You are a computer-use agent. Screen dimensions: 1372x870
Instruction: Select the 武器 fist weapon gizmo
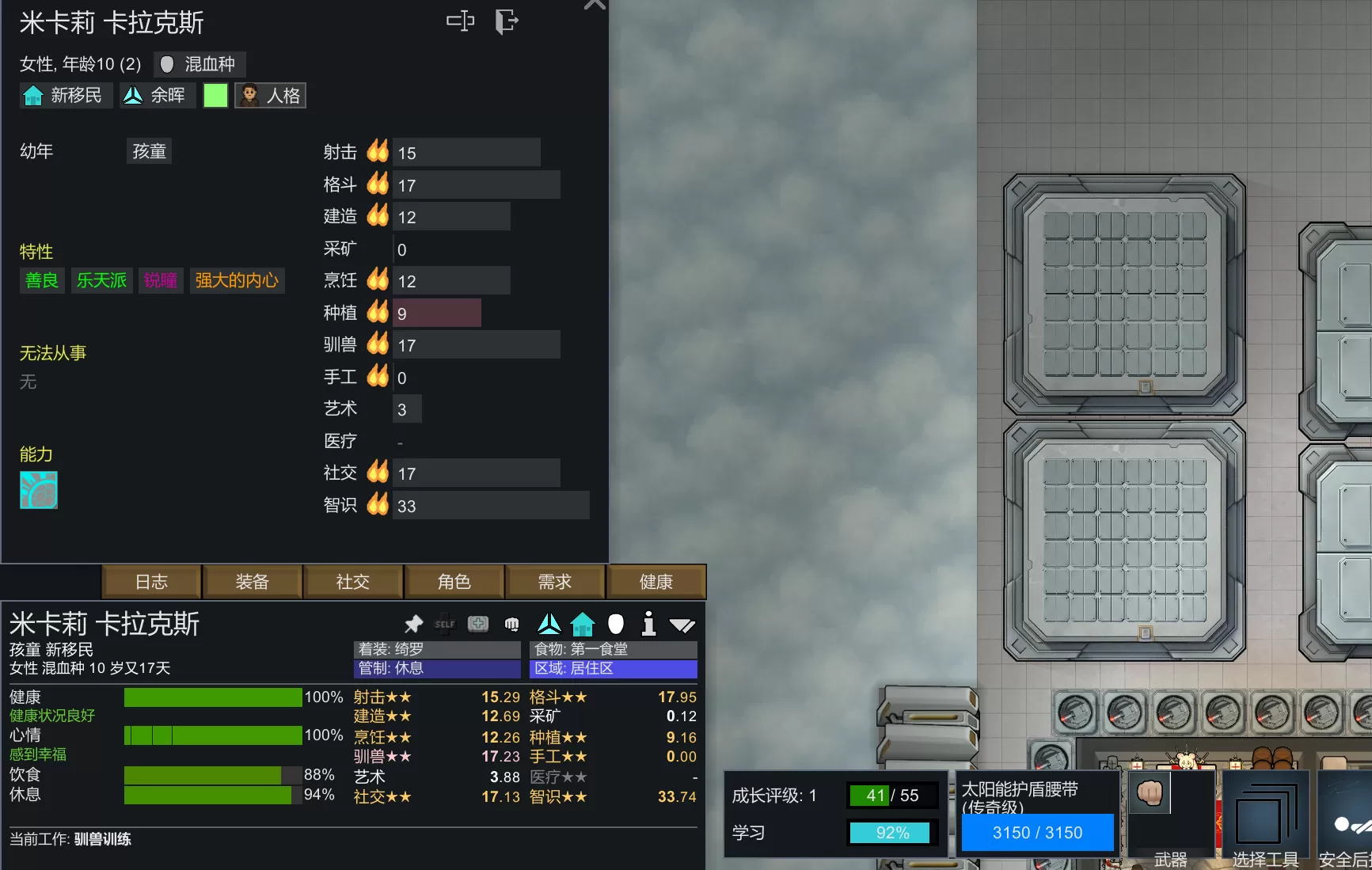1169,815
